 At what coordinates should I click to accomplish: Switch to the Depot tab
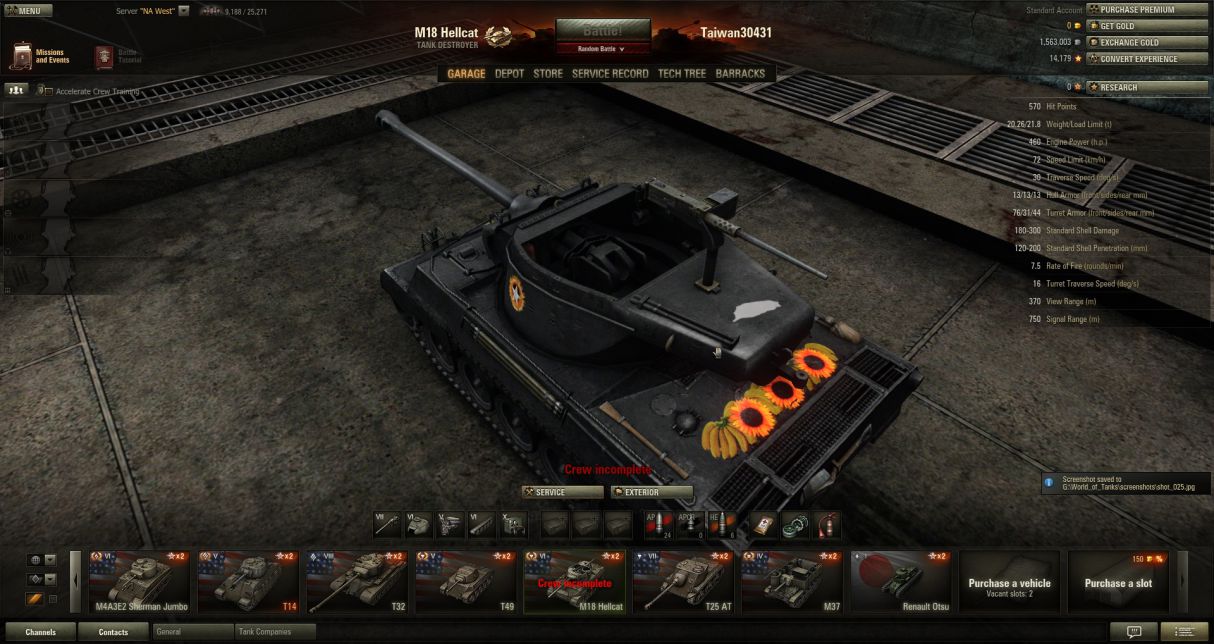[x=509, y=73]
